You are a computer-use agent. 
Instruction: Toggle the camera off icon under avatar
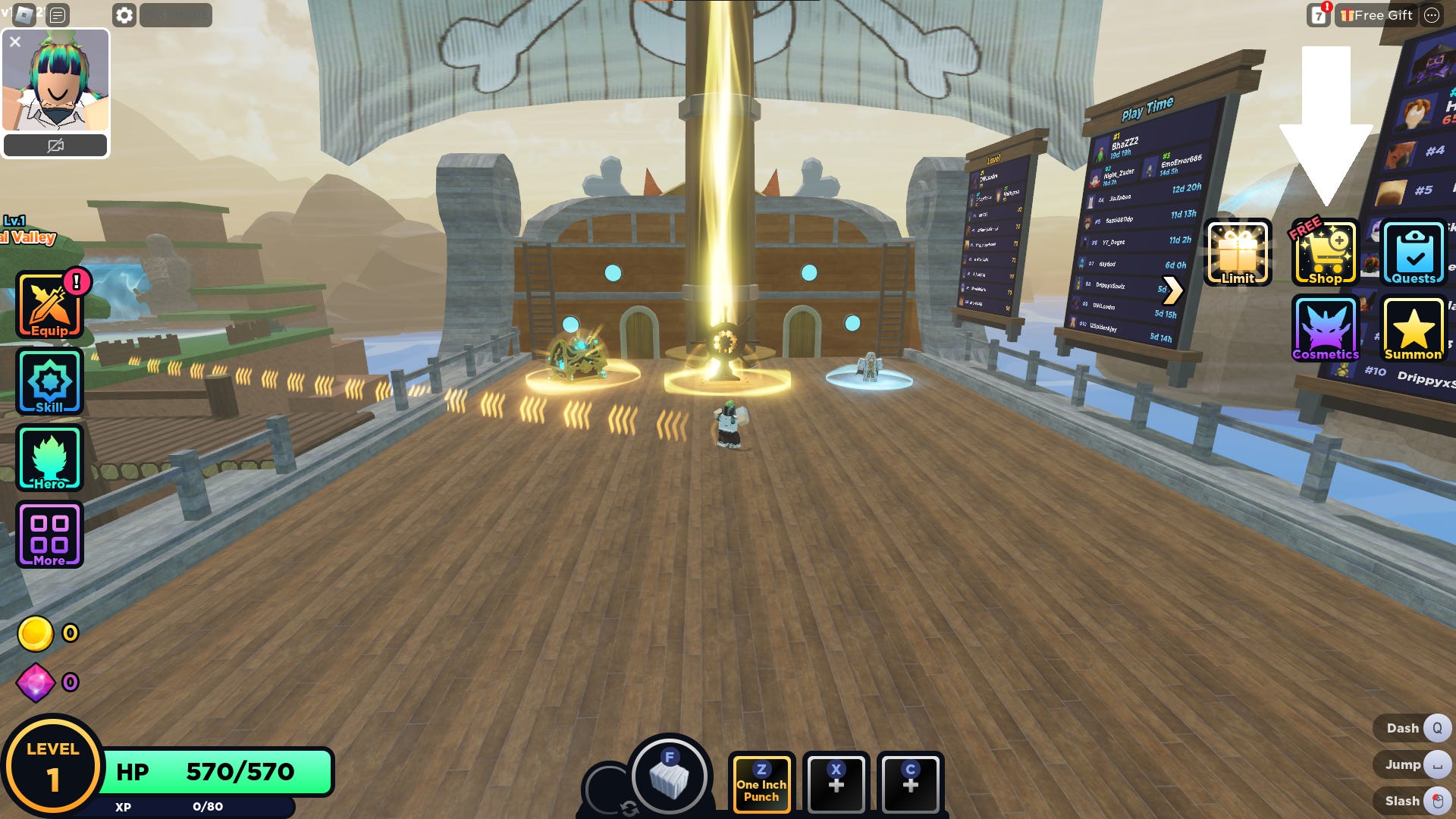[x=55, y=146]
